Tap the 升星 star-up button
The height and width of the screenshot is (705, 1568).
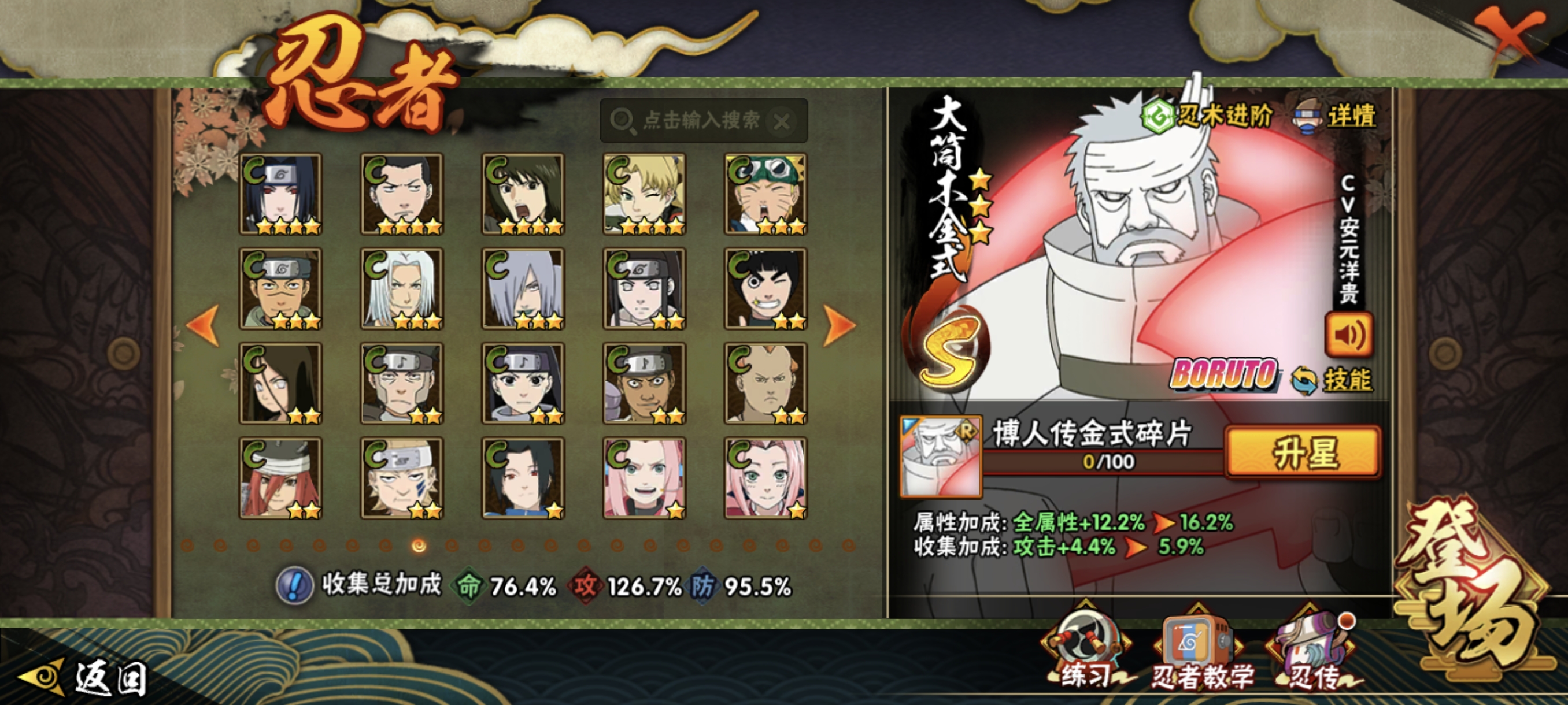[1303, 453]
